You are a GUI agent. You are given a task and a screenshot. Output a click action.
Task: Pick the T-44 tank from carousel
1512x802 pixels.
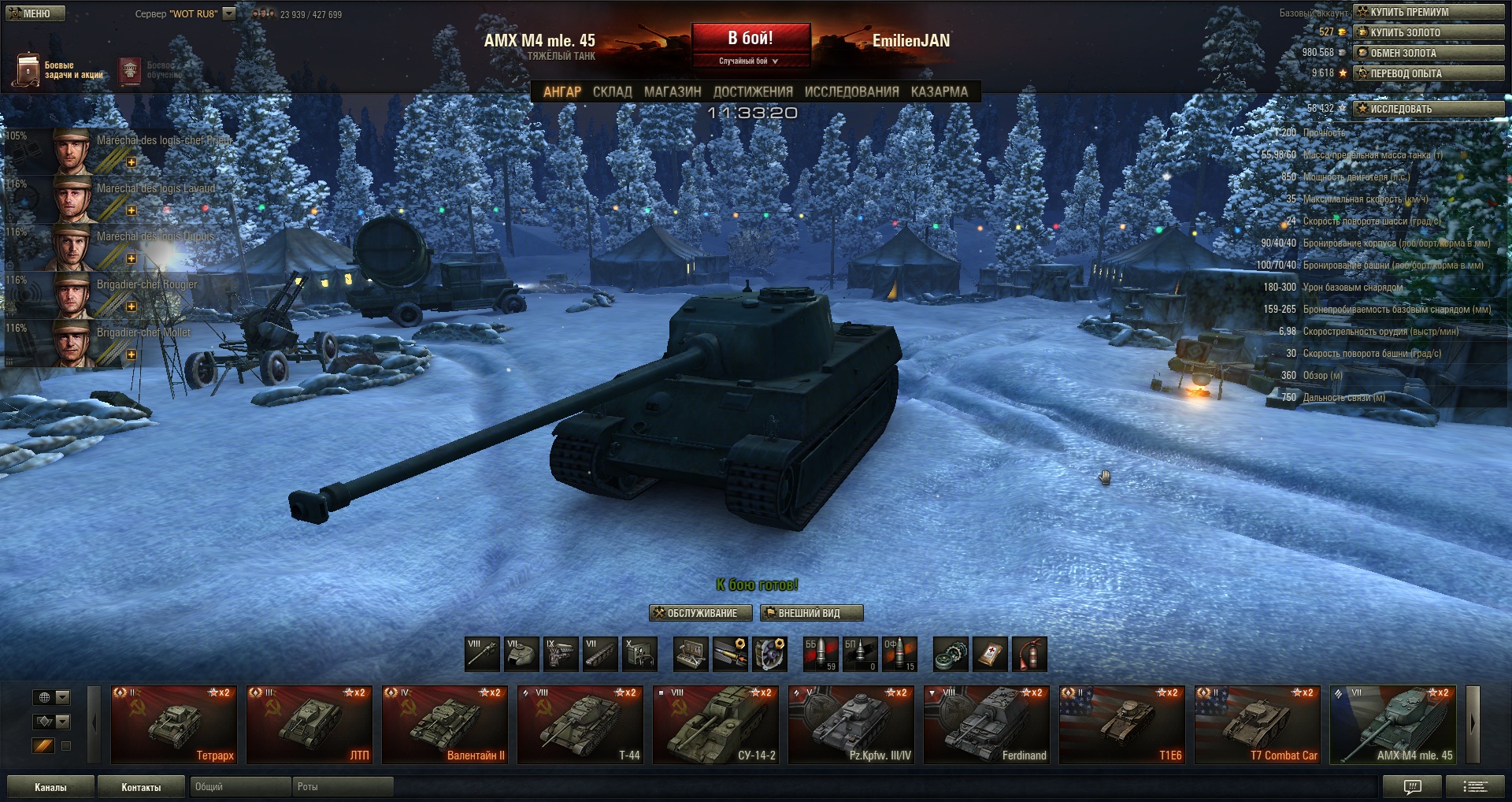[x=580, y=725]
